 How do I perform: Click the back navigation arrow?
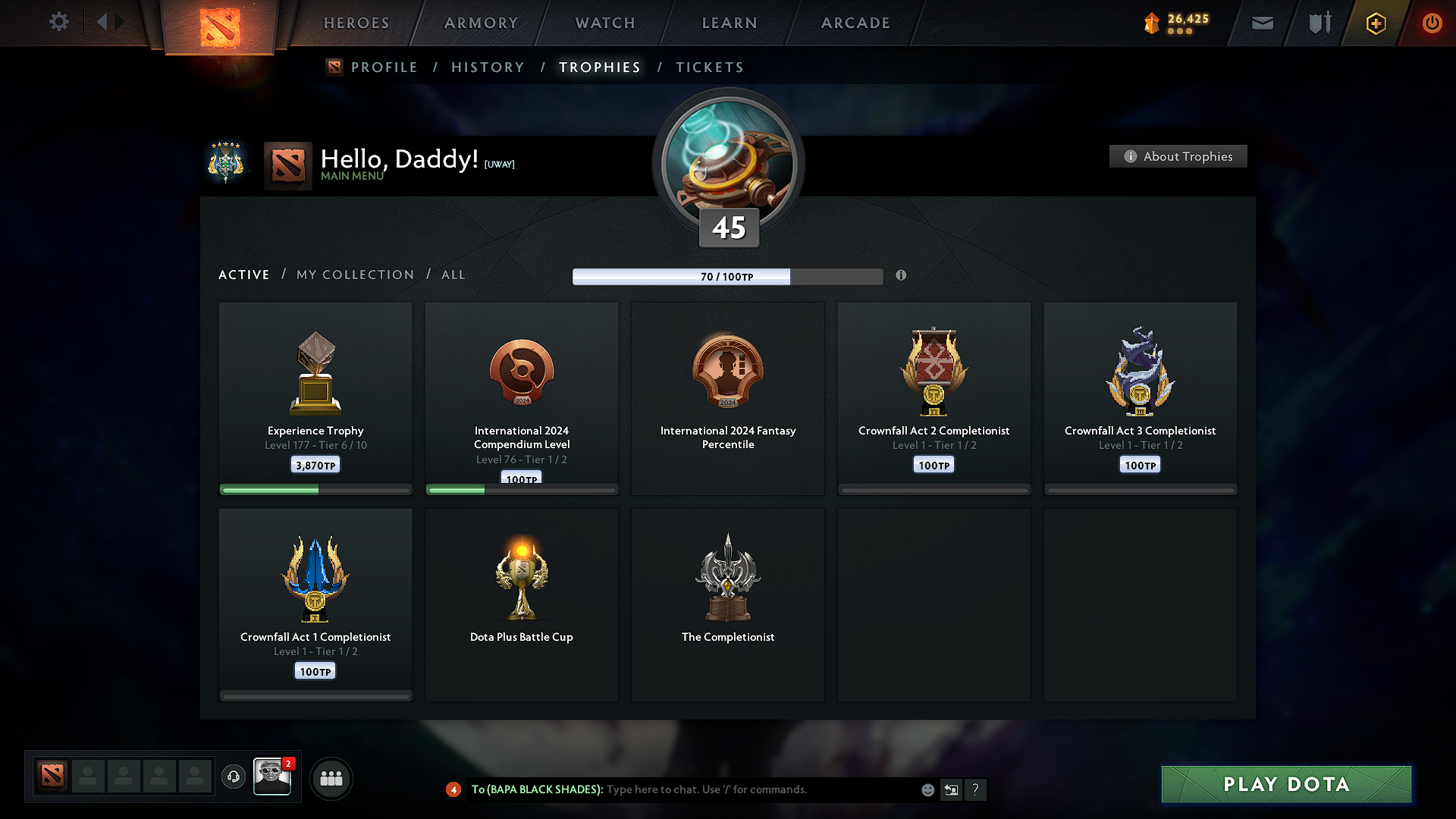click(x=102, y=22)
